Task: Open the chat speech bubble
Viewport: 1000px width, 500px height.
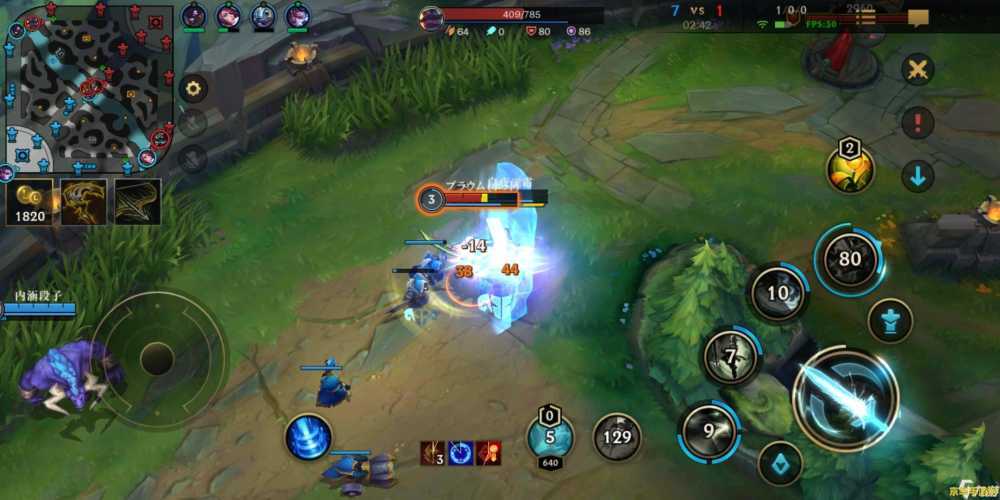Action: [918, 17]
